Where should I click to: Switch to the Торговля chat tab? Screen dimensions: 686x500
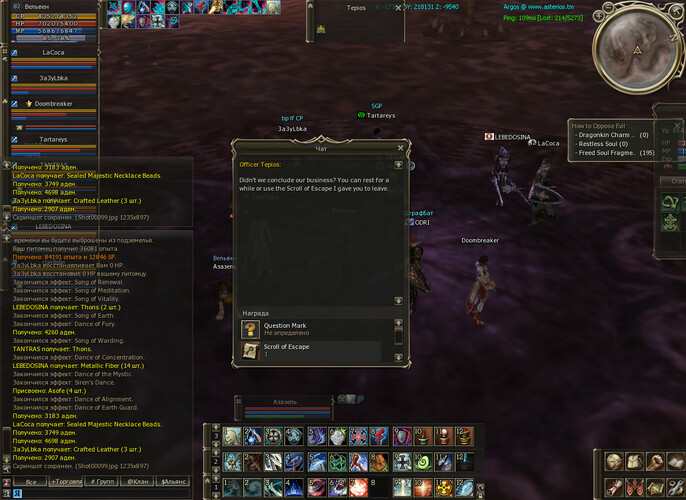tap(68, 482)
